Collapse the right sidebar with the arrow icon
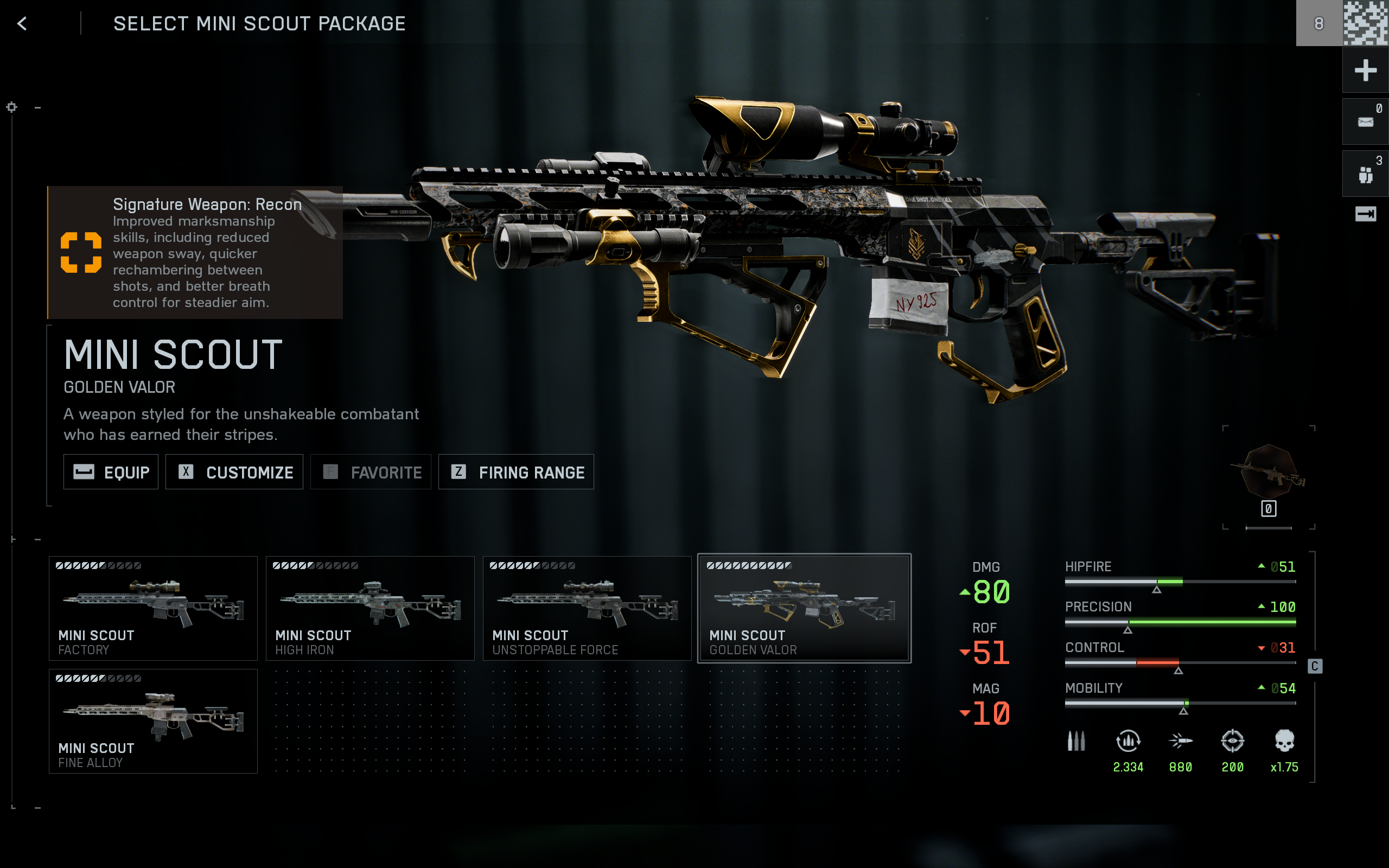This screenshot has width=1389, height=868. point(1366,214)
